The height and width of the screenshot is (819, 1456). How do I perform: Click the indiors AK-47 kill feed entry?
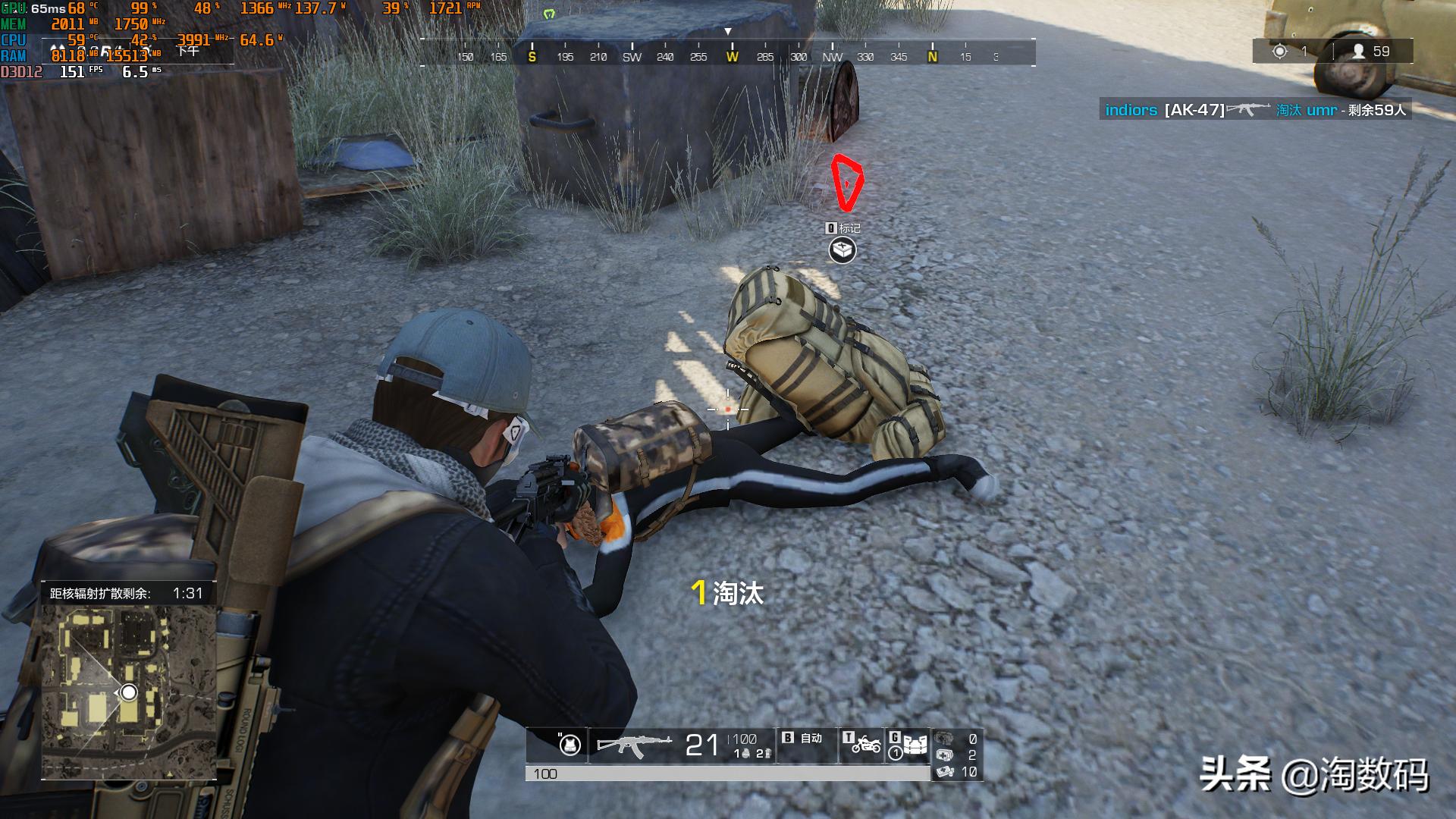1255,110
